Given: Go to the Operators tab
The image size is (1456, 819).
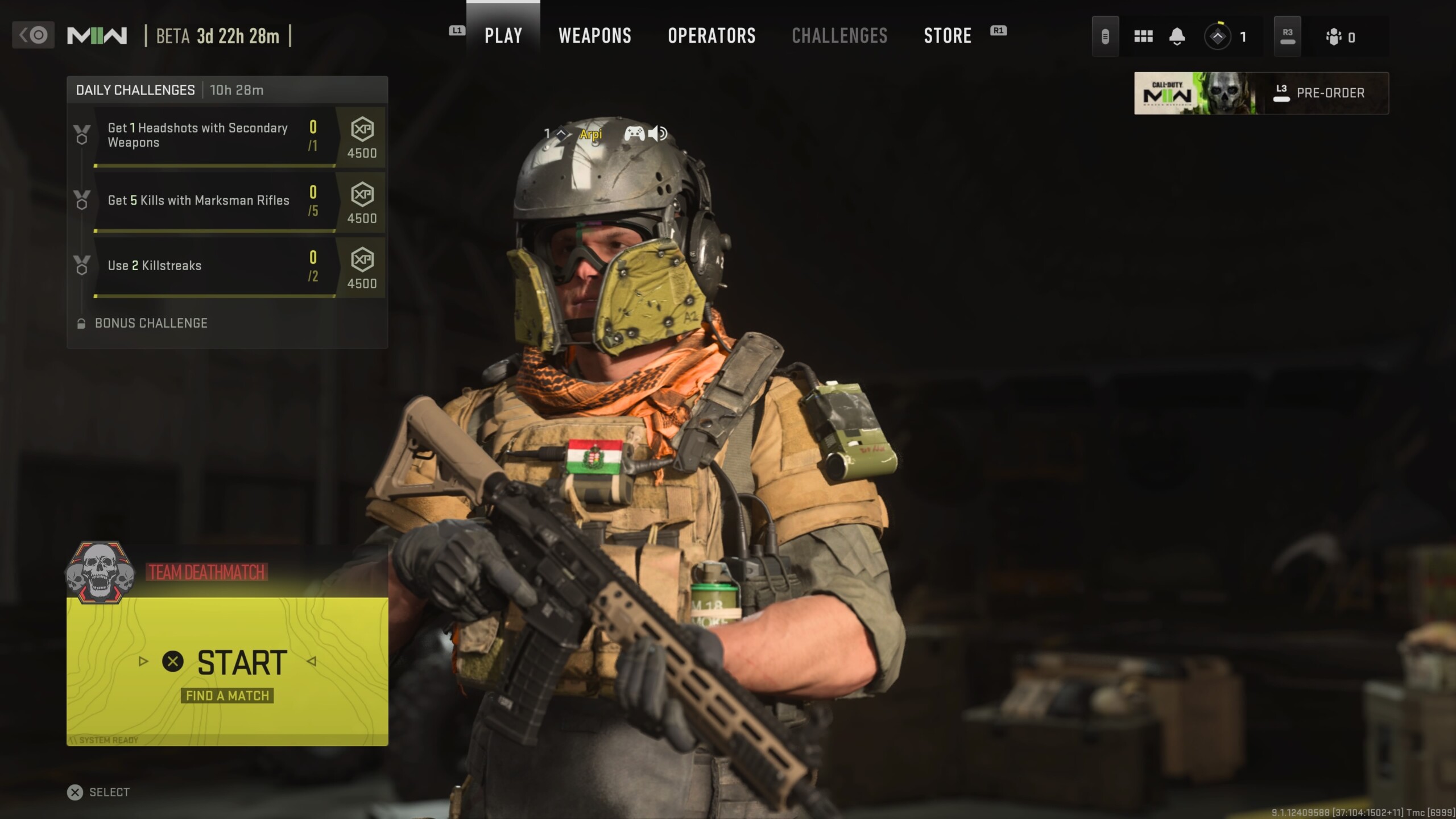Looking at the screenshot, I should [x=712, y=36].
